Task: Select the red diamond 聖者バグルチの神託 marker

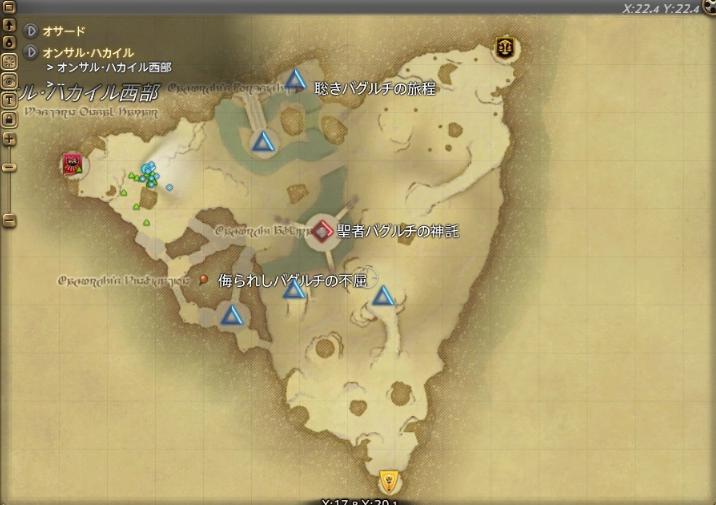Action: (x=322, y=231)
